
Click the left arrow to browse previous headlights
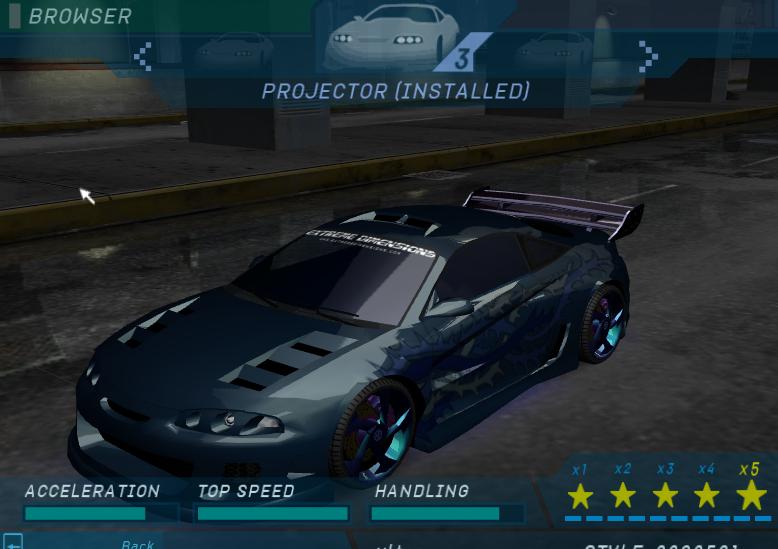(143, 56)
